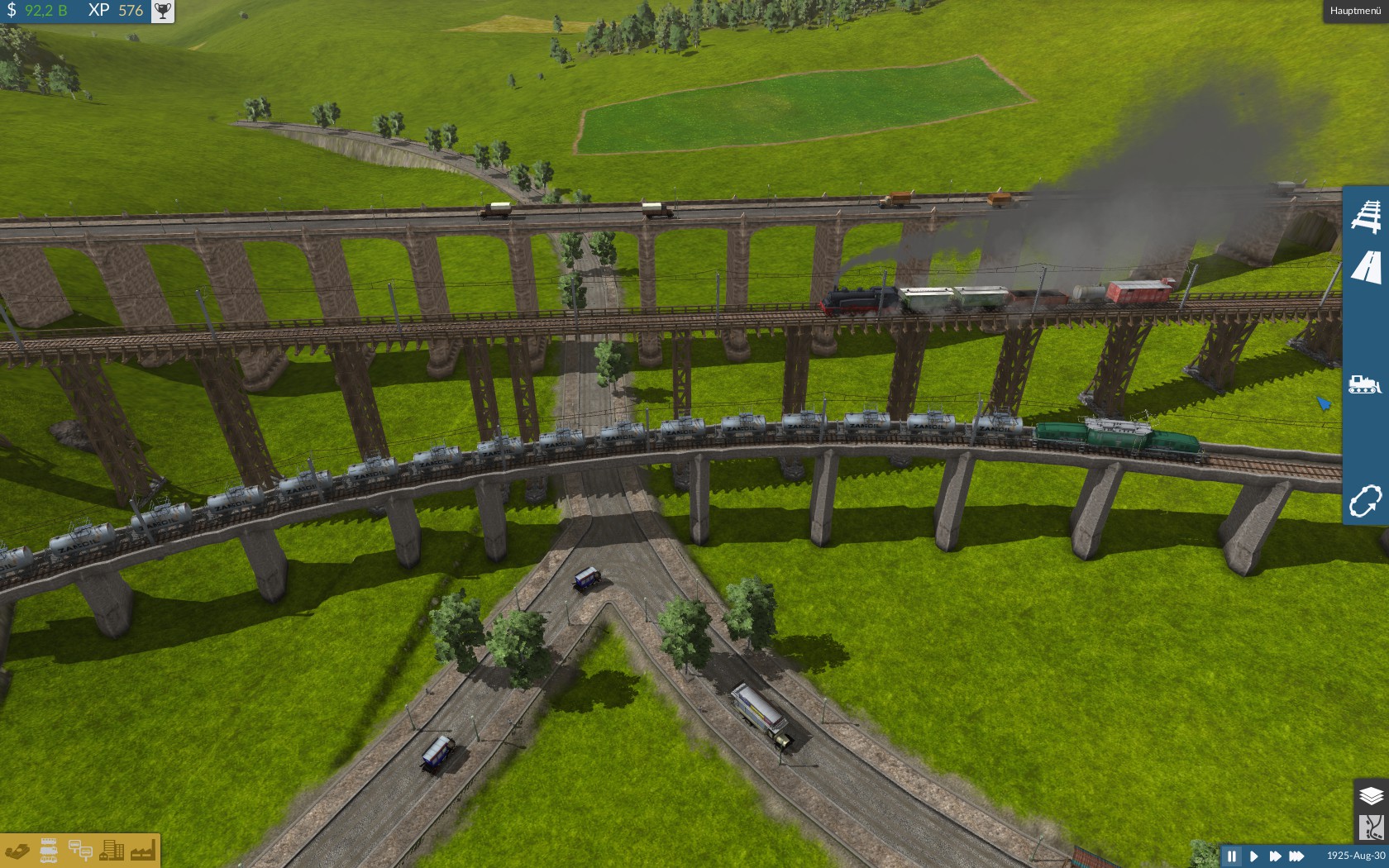The image size is (1389, 868).
Task: Select the railway track construction tool
Action: pyautogui.click(x=1366, y=215)
